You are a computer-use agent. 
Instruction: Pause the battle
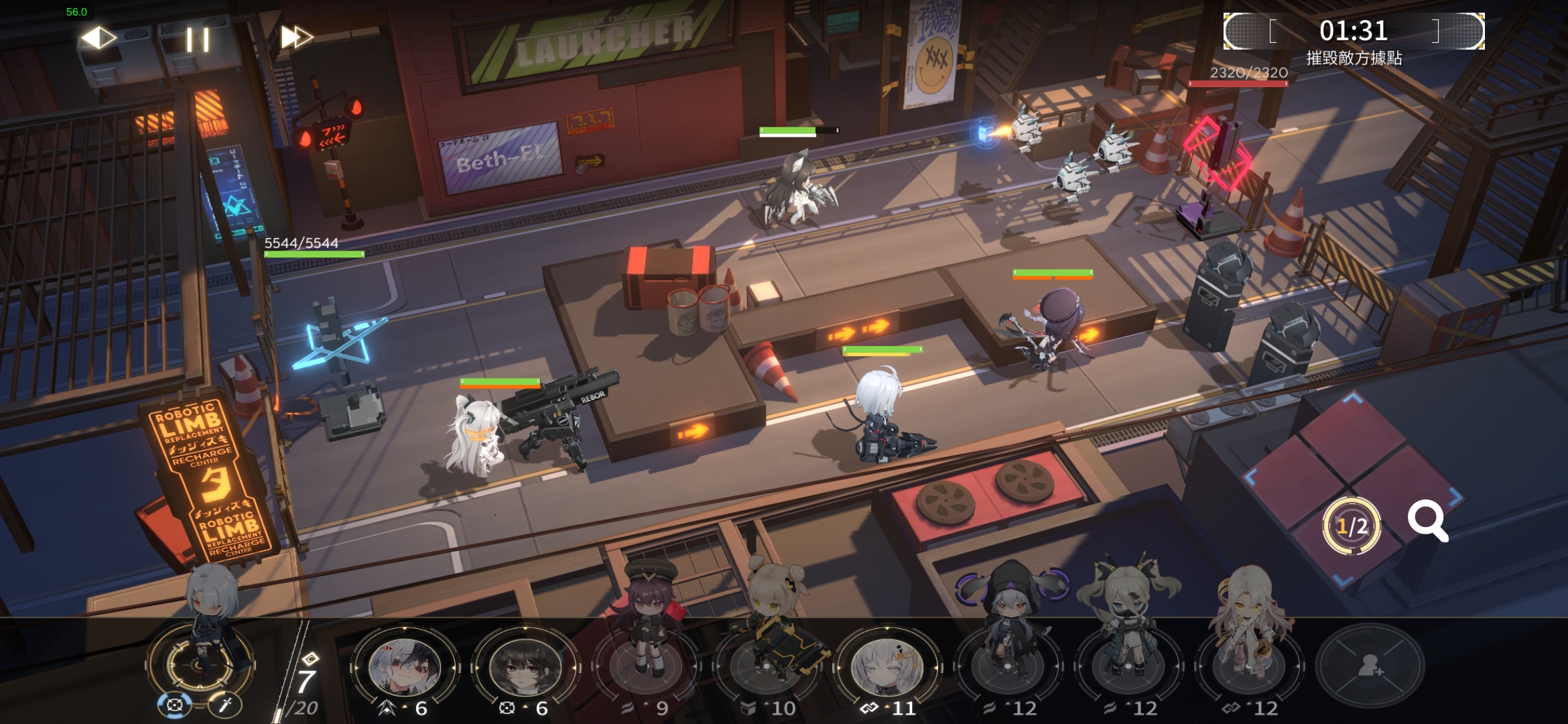tap(198, 39)
